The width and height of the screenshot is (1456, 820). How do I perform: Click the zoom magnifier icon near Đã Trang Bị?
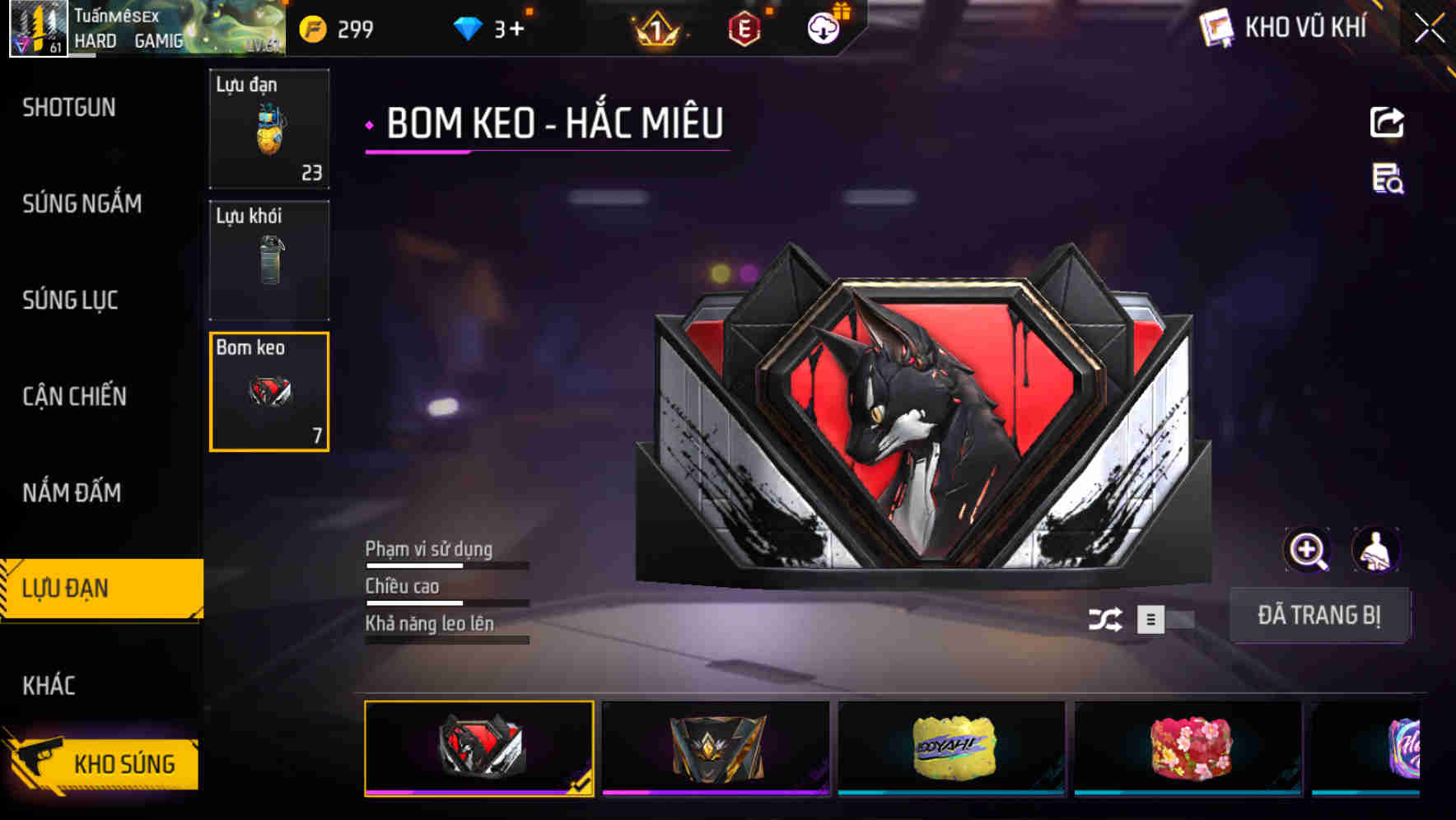[x=1307, y=550]
